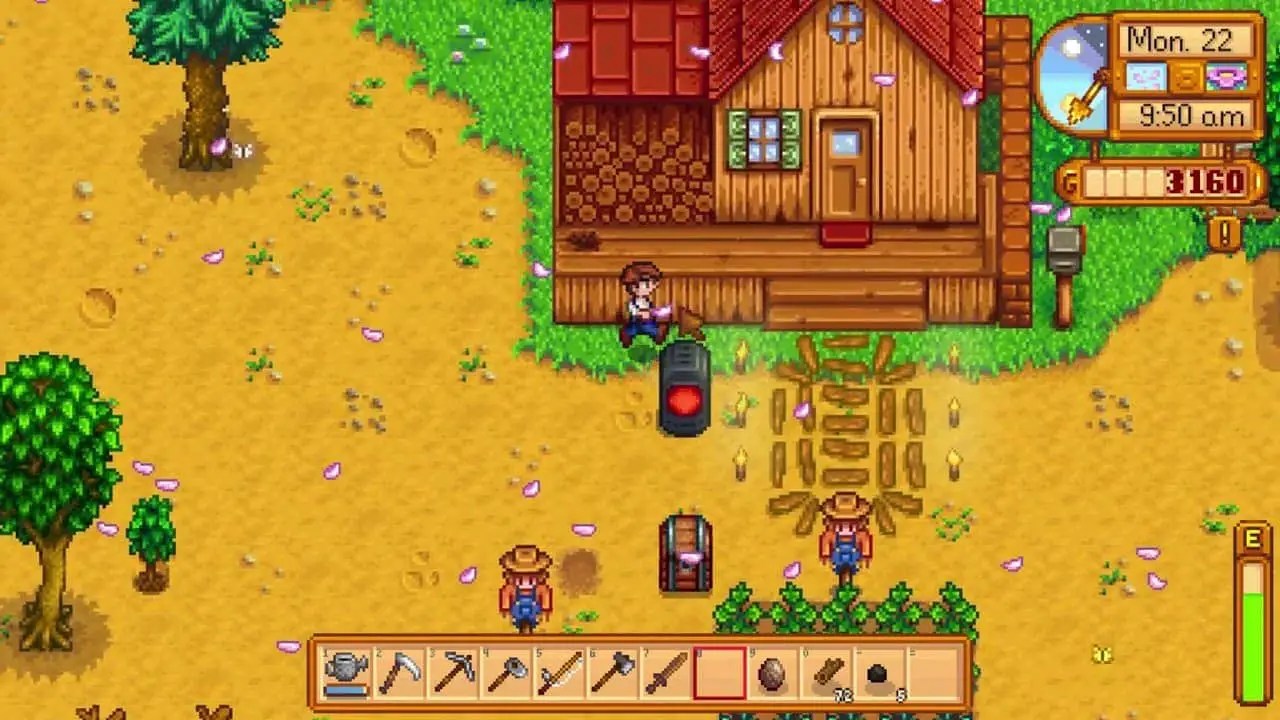Viewport: 1280px width, 720px height.
Task: Click the quest exclamation mark icon
Action: (1226, 232)
